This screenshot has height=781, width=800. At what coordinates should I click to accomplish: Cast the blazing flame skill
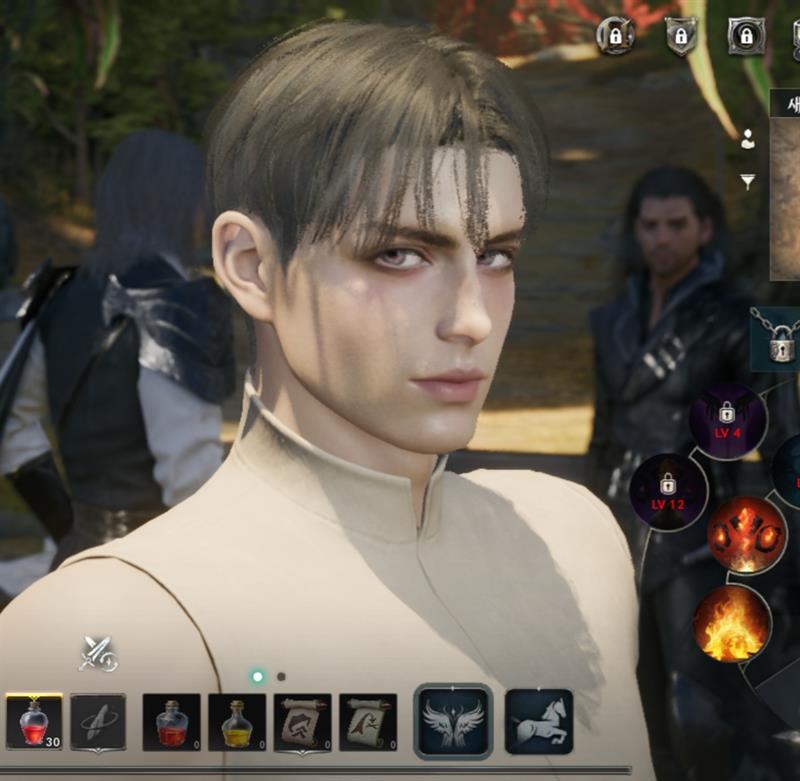731,623
